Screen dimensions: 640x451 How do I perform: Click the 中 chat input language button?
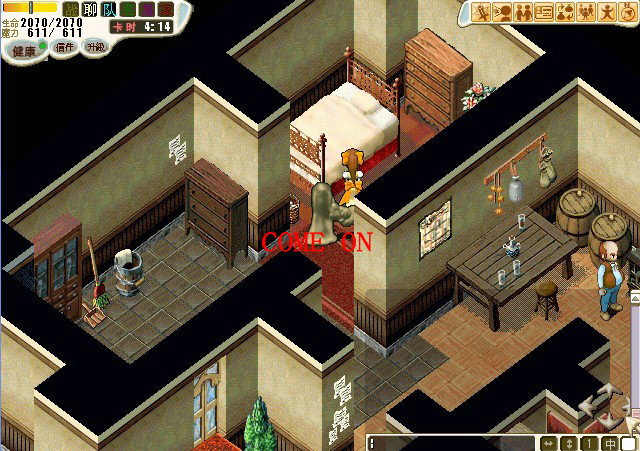[610, 442]
